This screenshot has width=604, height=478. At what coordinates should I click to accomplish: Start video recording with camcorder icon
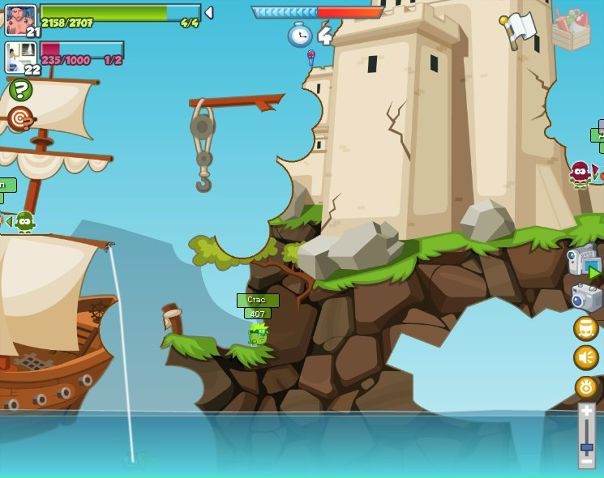tap(583, 260)
